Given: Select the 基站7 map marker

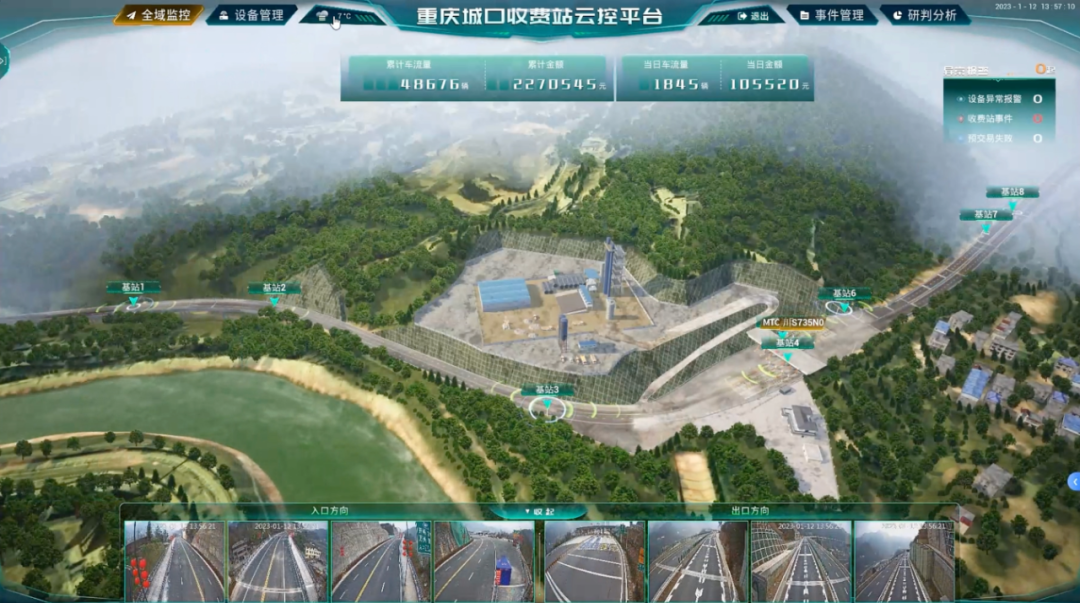Looking at the screenshot, I should click(985, 215).
